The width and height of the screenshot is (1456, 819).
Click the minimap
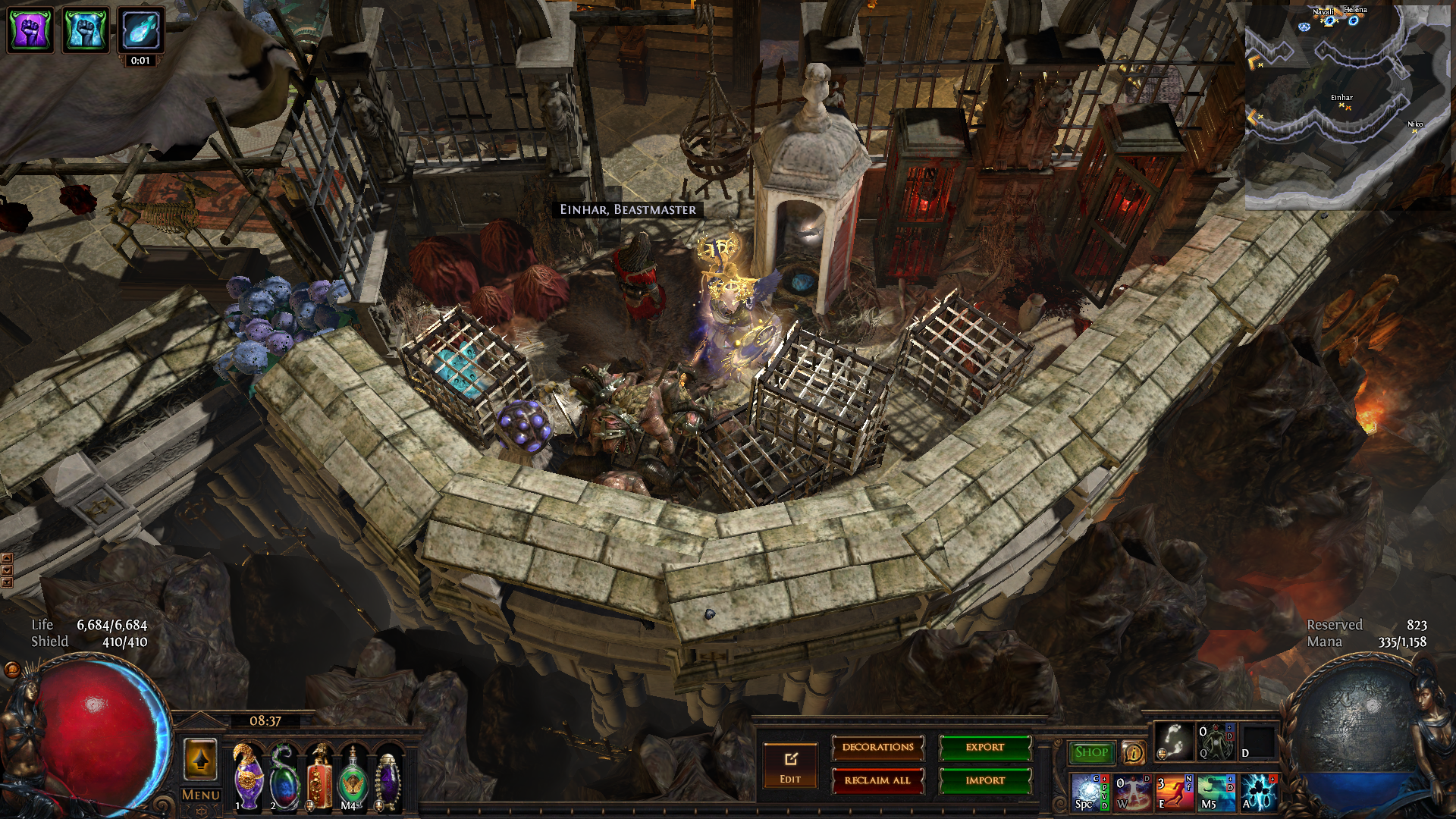[1348, 106]
